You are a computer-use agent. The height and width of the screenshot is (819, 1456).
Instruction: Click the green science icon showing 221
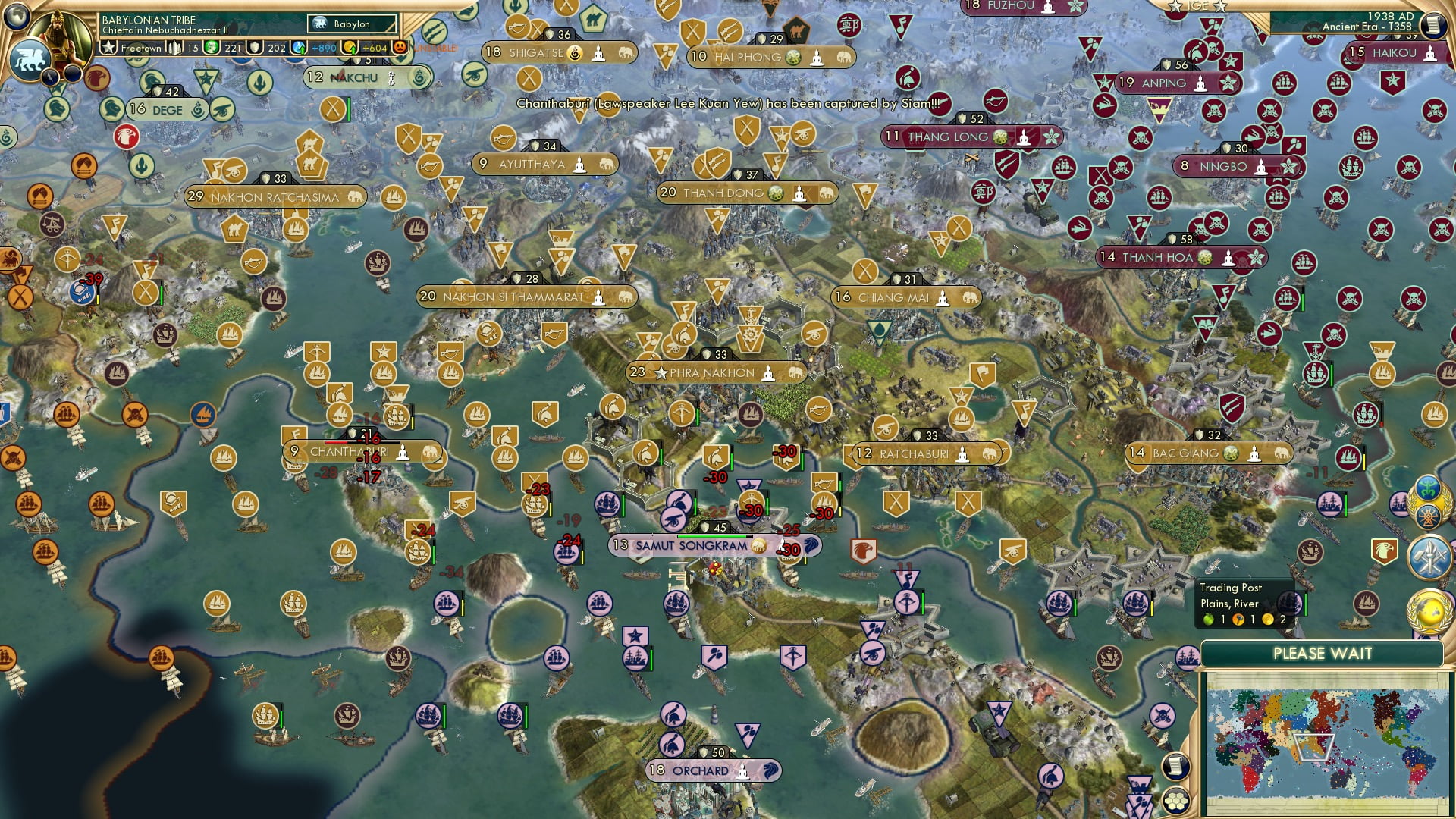[x=213, y=47]
